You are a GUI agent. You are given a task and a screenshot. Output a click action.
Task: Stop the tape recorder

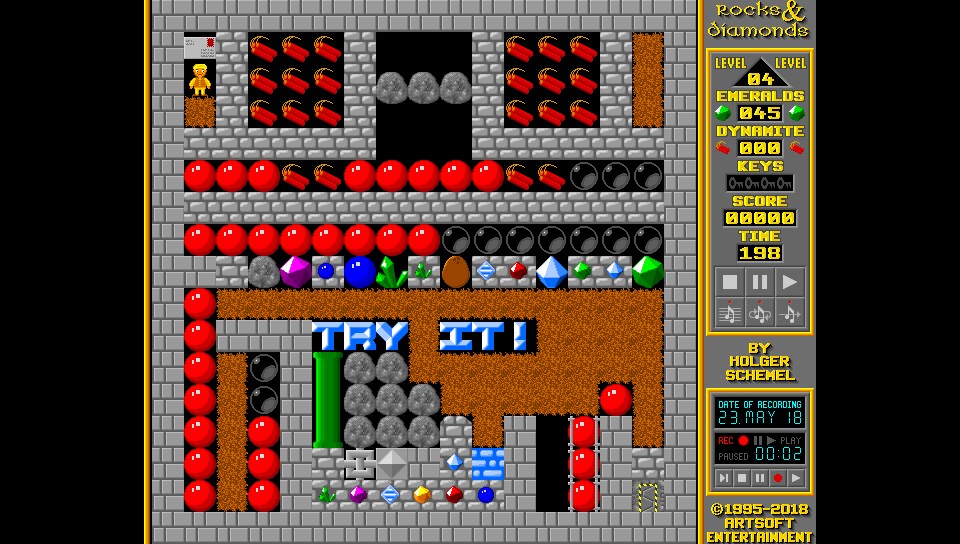click(742, 479)
